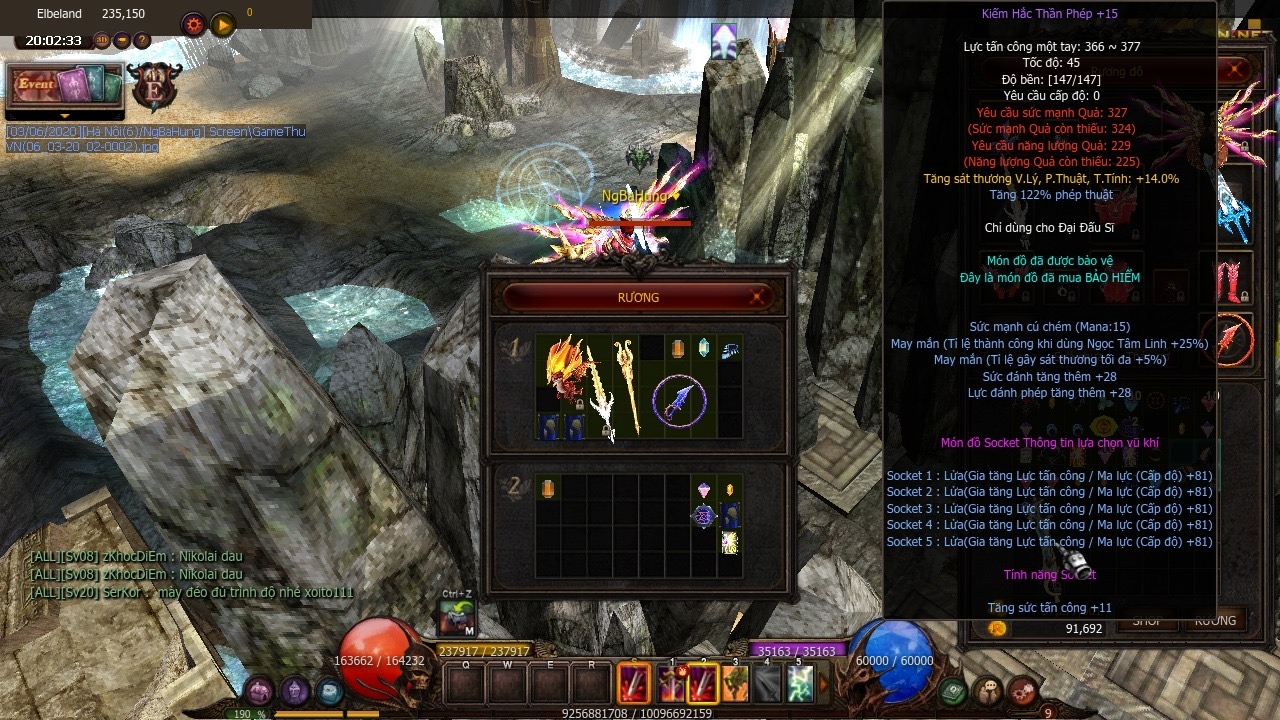Click the Rương button in inventory panel
Viewport: 1280px width, 720px height.
pyautogui.click(x=1215, y=621)
